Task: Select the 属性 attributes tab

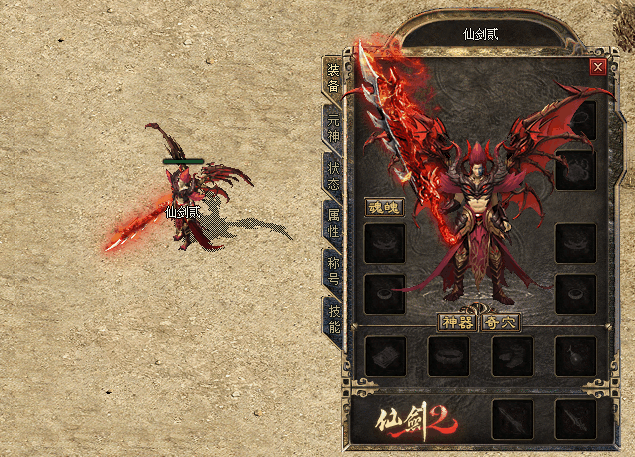Action: point(332,222)
